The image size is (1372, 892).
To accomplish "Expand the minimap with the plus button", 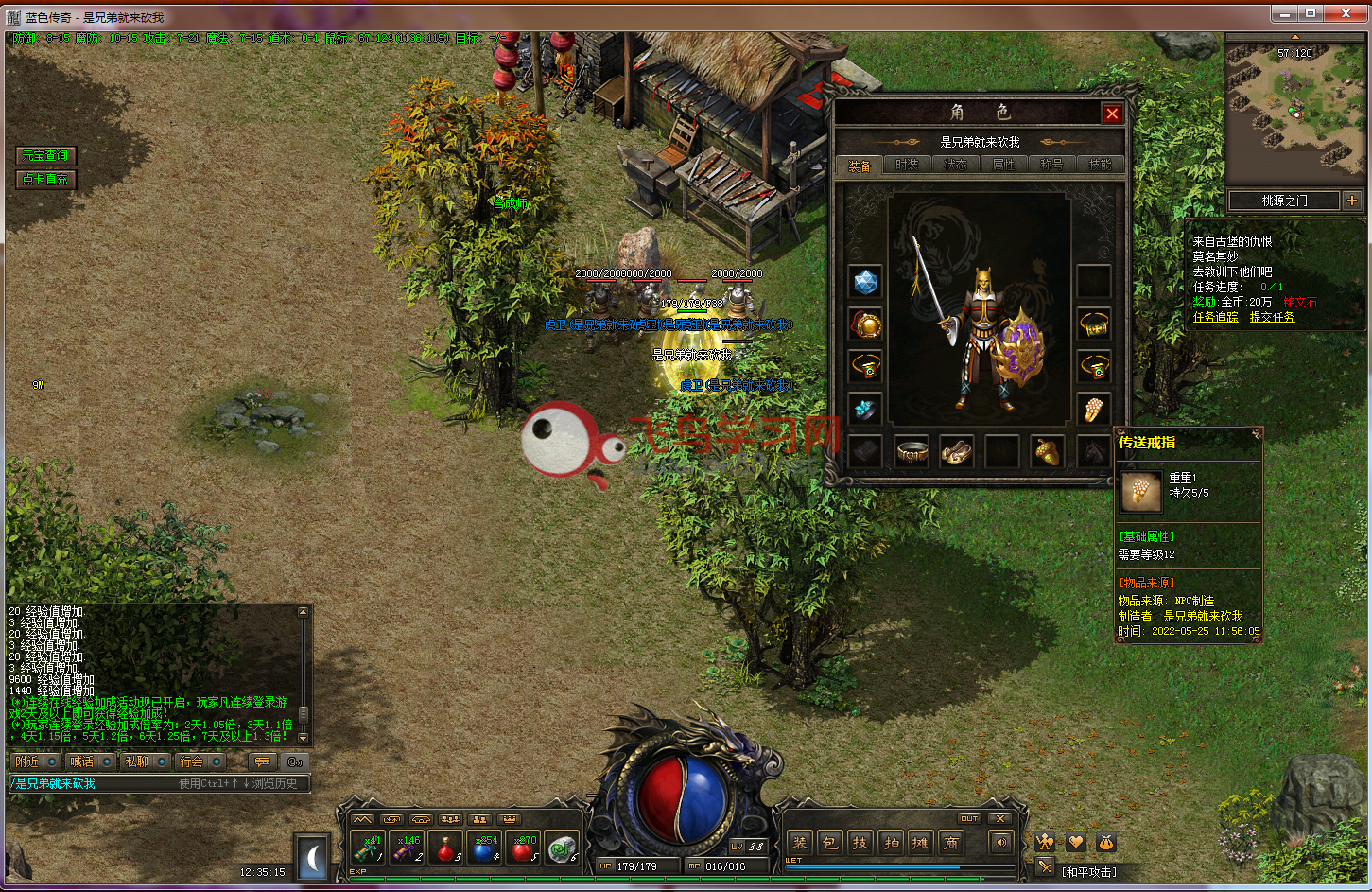I will click(1351, 201).
